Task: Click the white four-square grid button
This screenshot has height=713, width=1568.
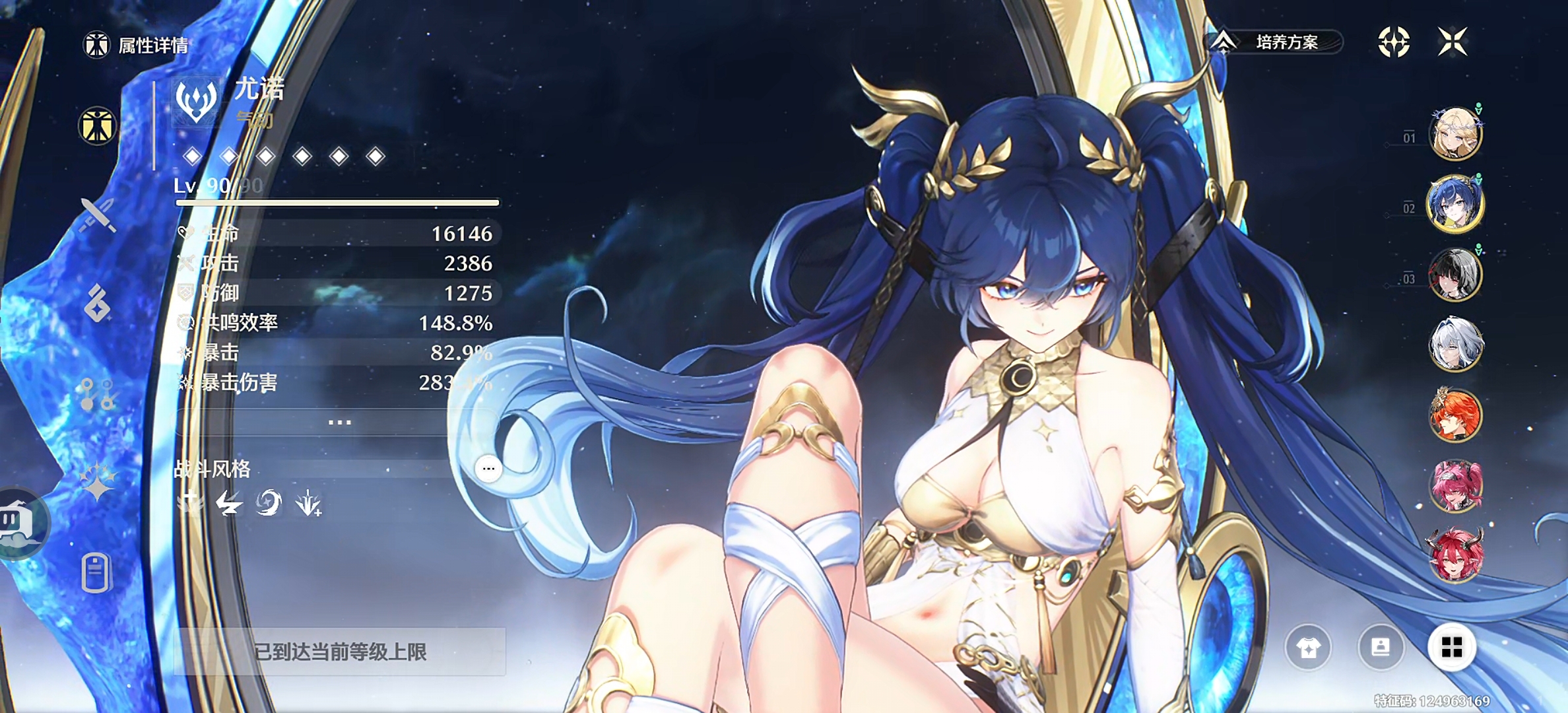Action: point(1452,648)
